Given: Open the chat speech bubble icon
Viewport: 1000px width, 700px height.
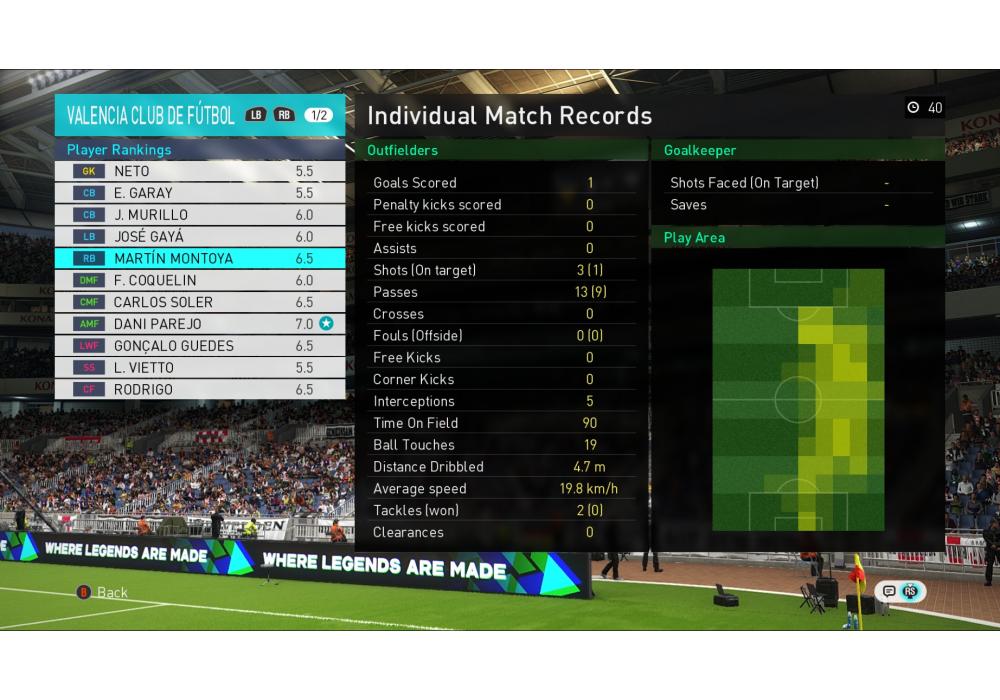Looking at the screenshot, I should click(889, 591).
